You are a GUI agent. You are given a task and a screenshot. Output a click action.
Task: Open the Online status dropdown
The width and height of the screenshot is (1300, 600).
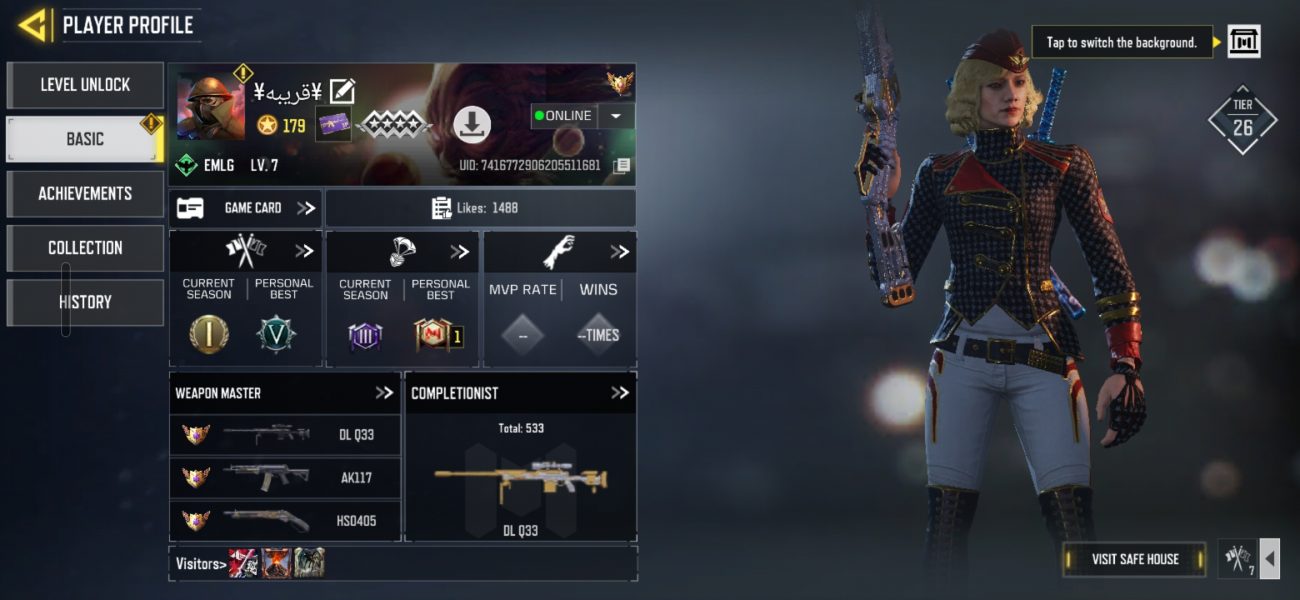click(616, 116)
